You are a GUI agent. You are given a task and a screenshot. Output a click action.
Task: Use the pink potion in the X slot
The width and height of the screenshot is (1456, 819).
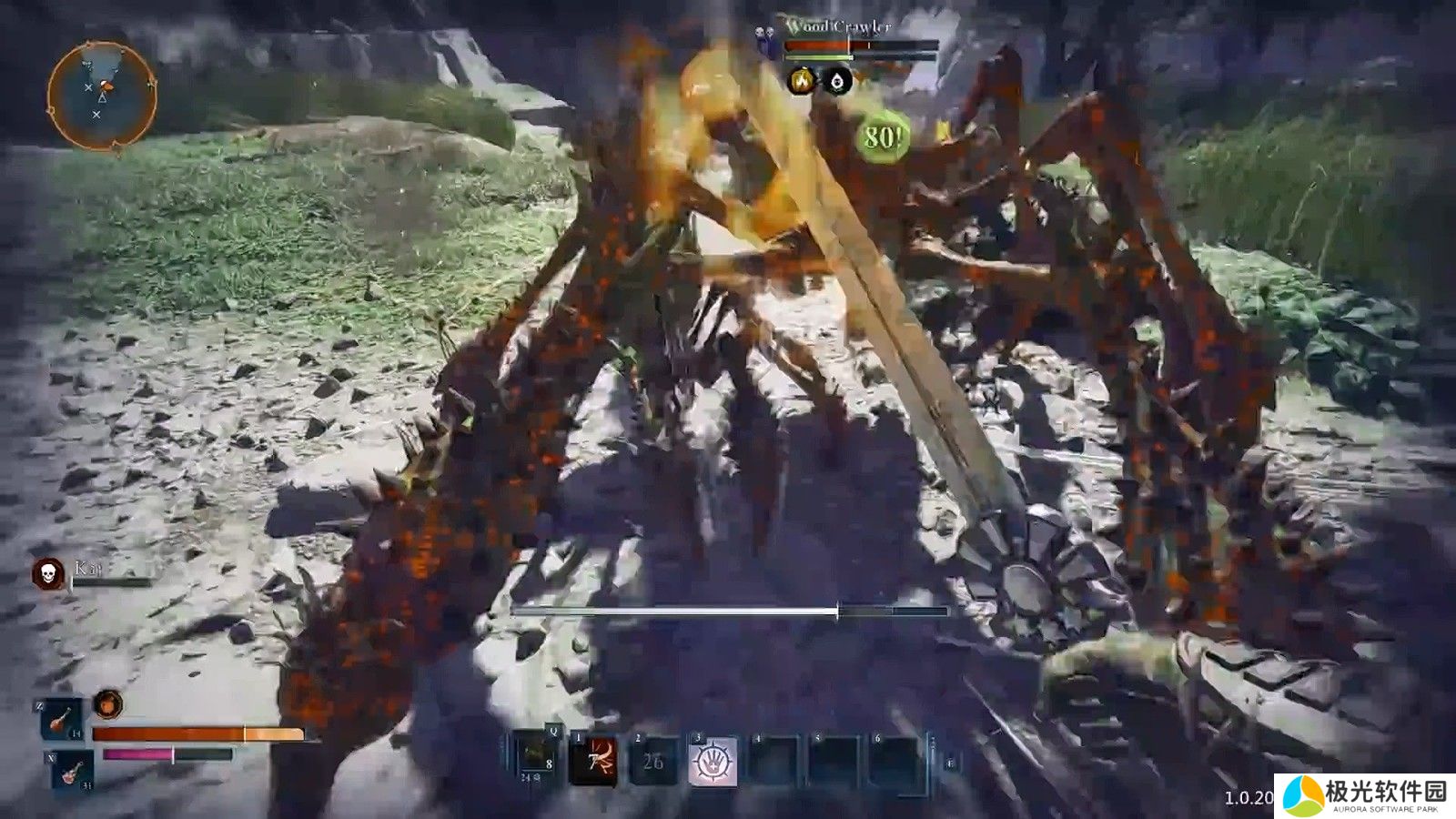pos(73,772)
